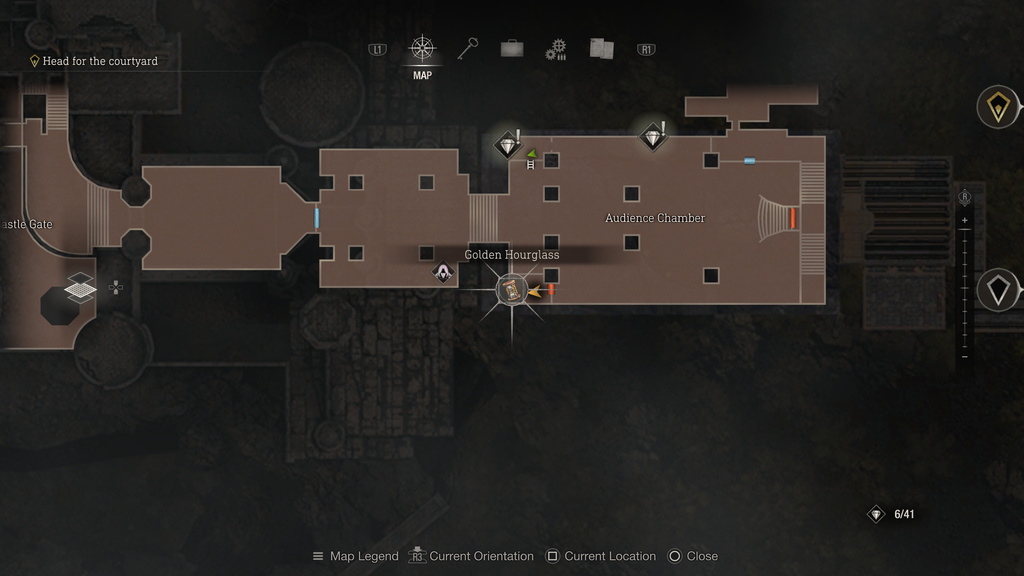Click the hooded merchant map icon
This screenshot has width=1024, height=576.
tap(442, 271)
